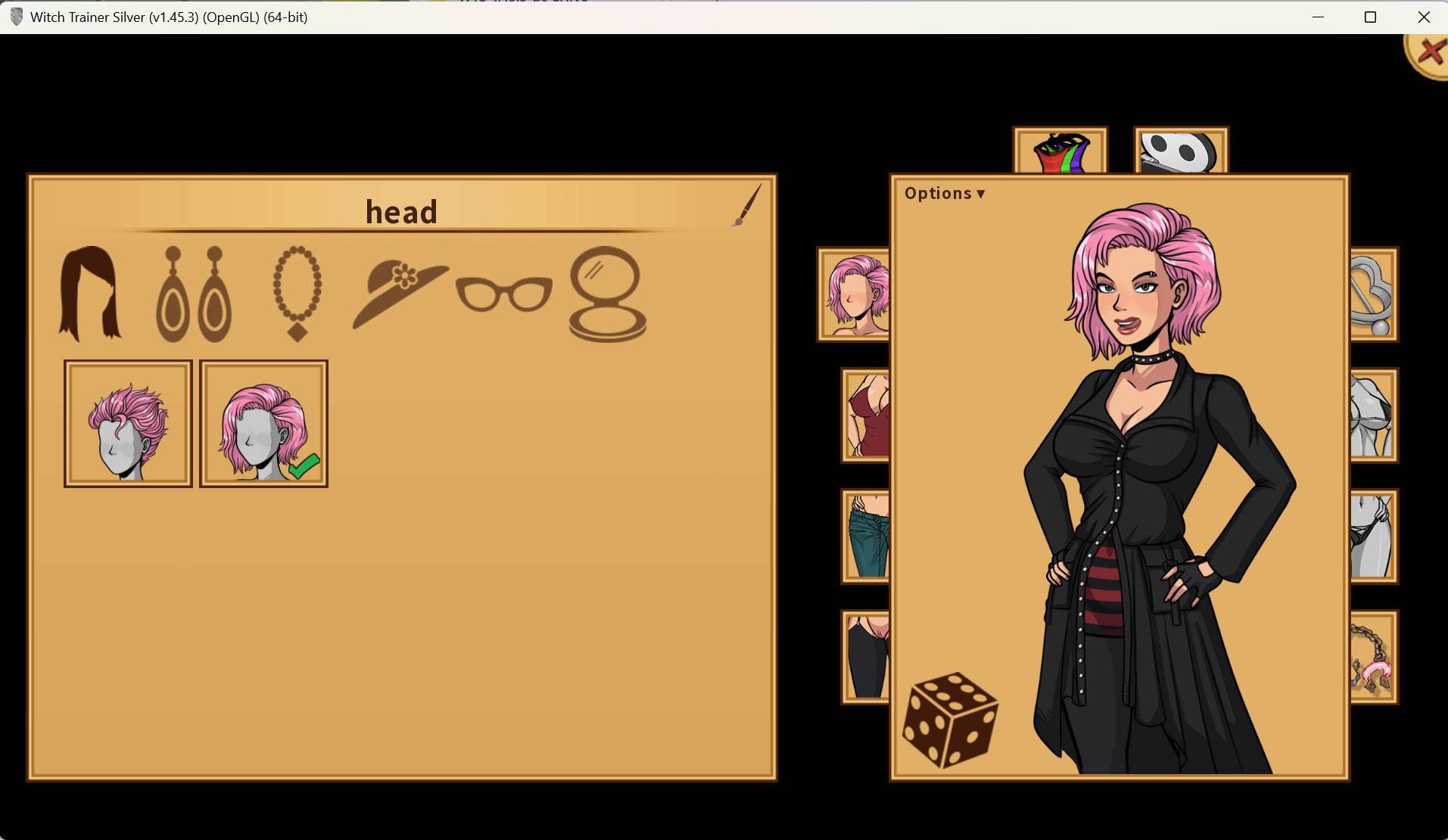The height and width of the screenshot is (840, 1448).
Task: Open the colorful corset outfits tab
Action: (1060, 151)
